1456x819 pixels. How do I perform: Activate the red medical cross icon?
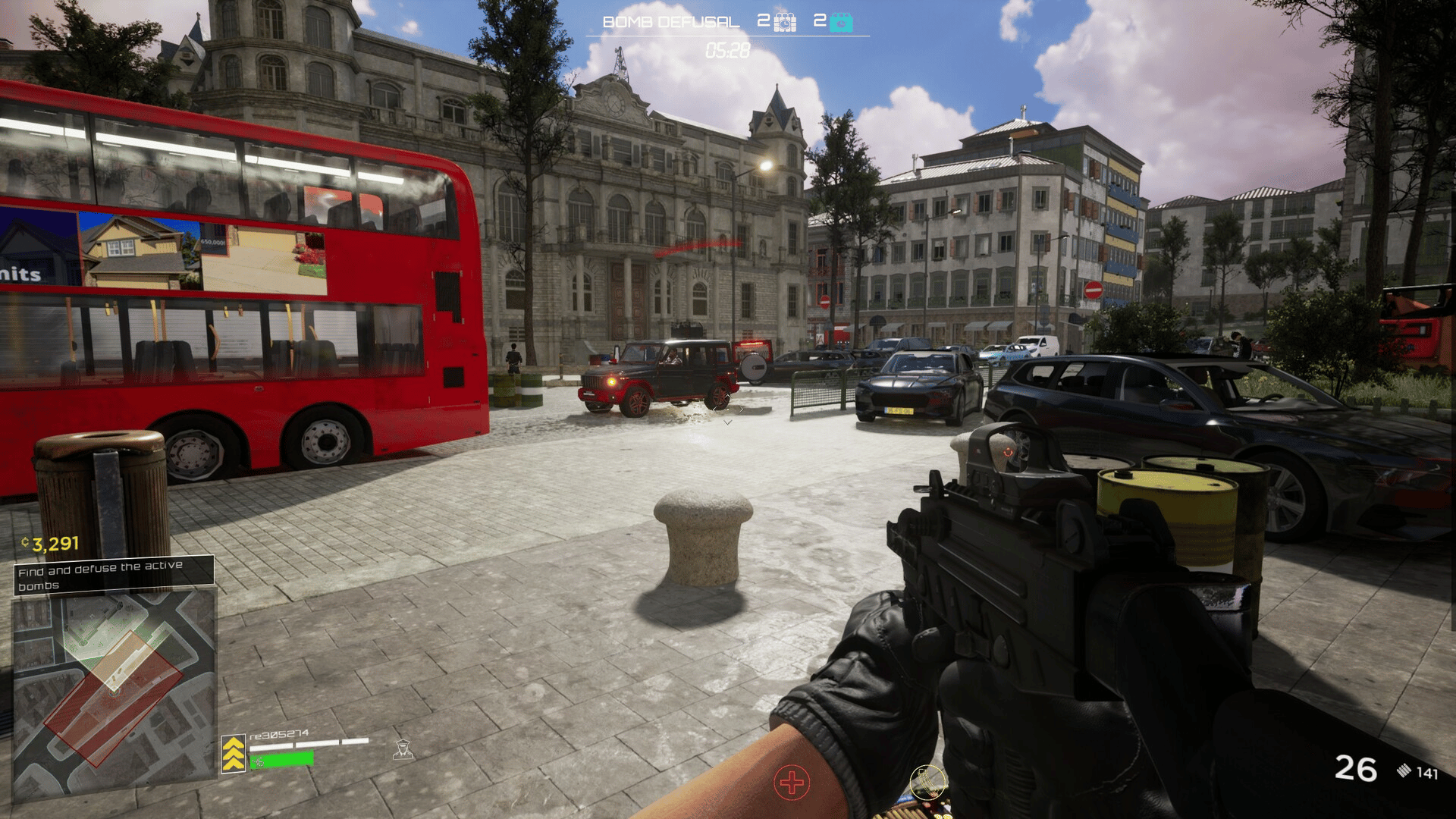(792, 783)
